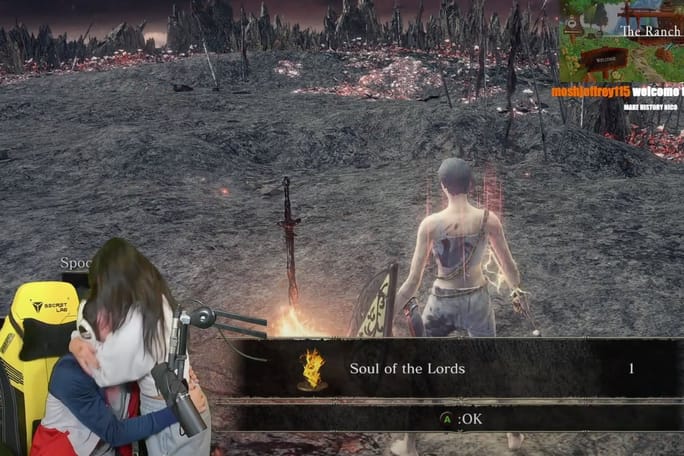Click the Soul of the Lords item name
The width and height of the screenshot is (684, 456).
click(407, 369)
